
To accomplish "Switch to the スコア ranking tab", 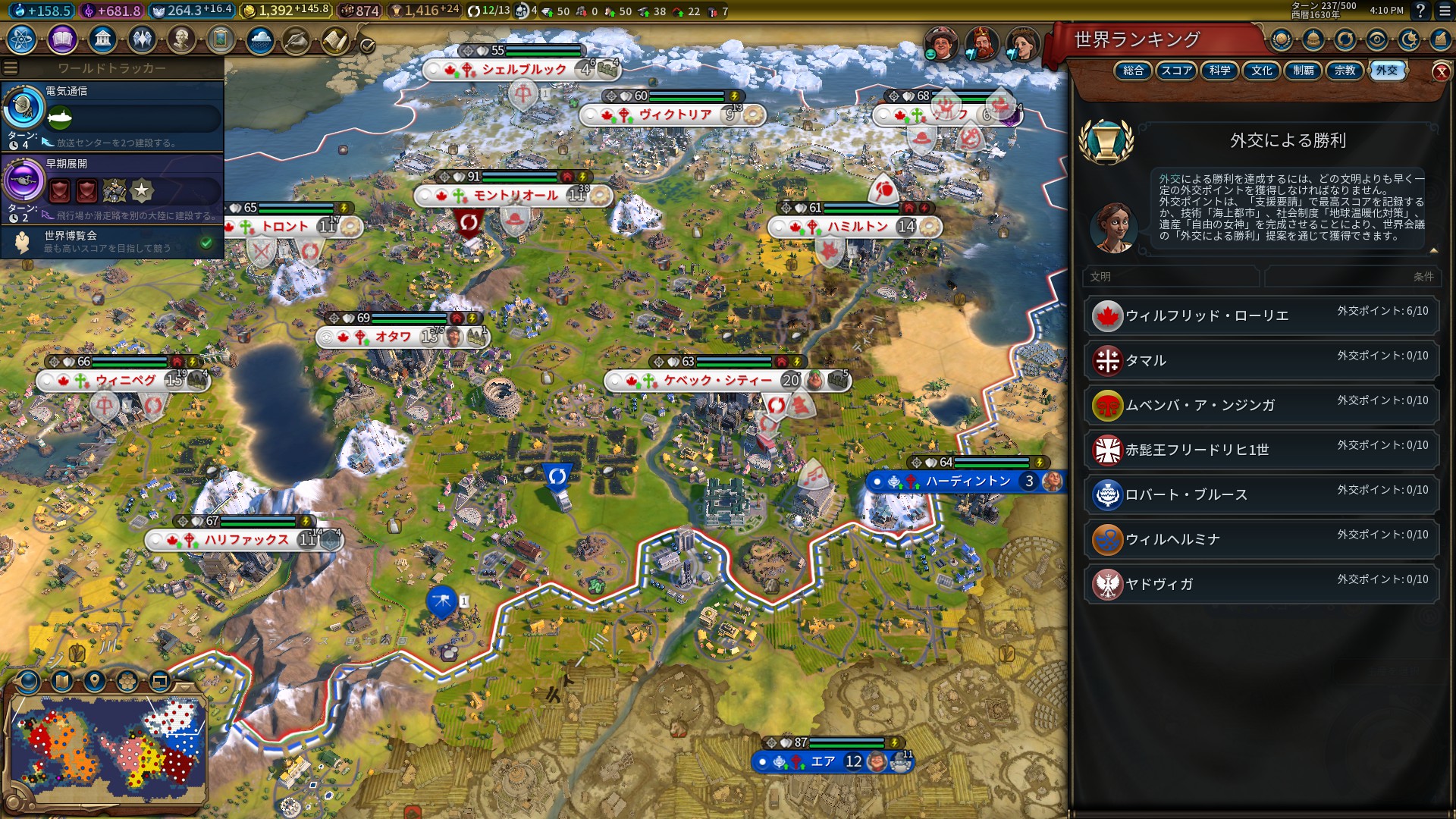I will (x=1176, y=71).
